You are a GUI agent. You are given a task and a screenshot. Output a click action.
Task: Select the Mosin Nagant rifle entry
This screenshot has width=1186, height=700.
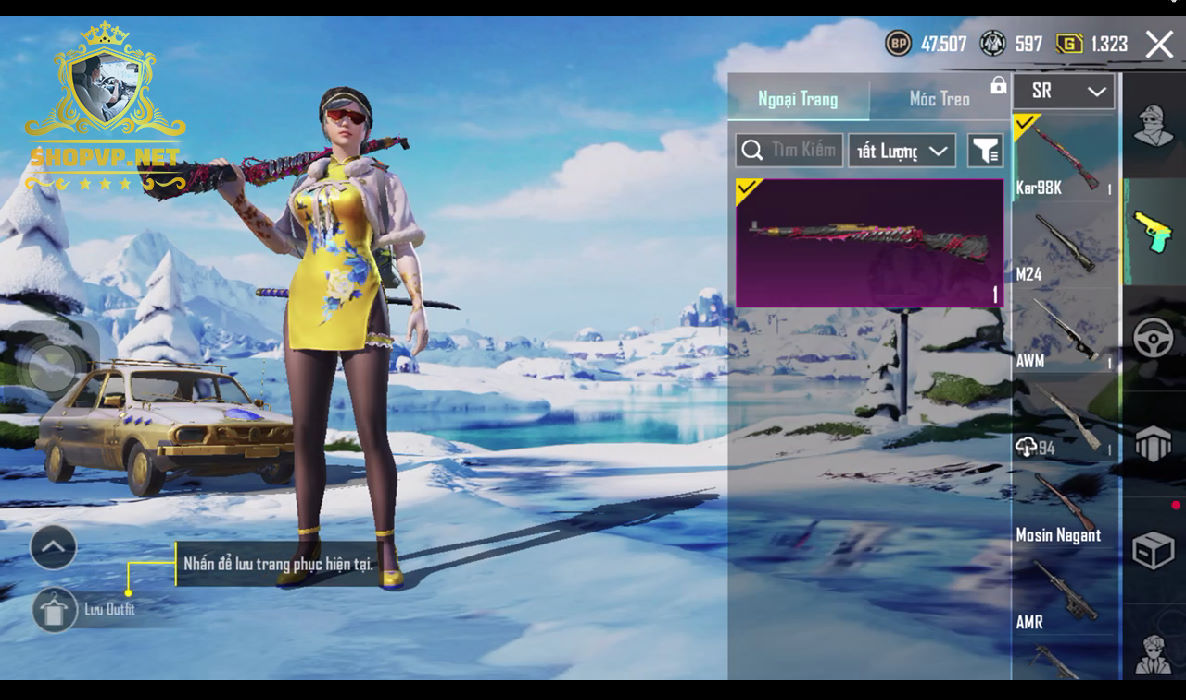click(x=1064, y=507)
